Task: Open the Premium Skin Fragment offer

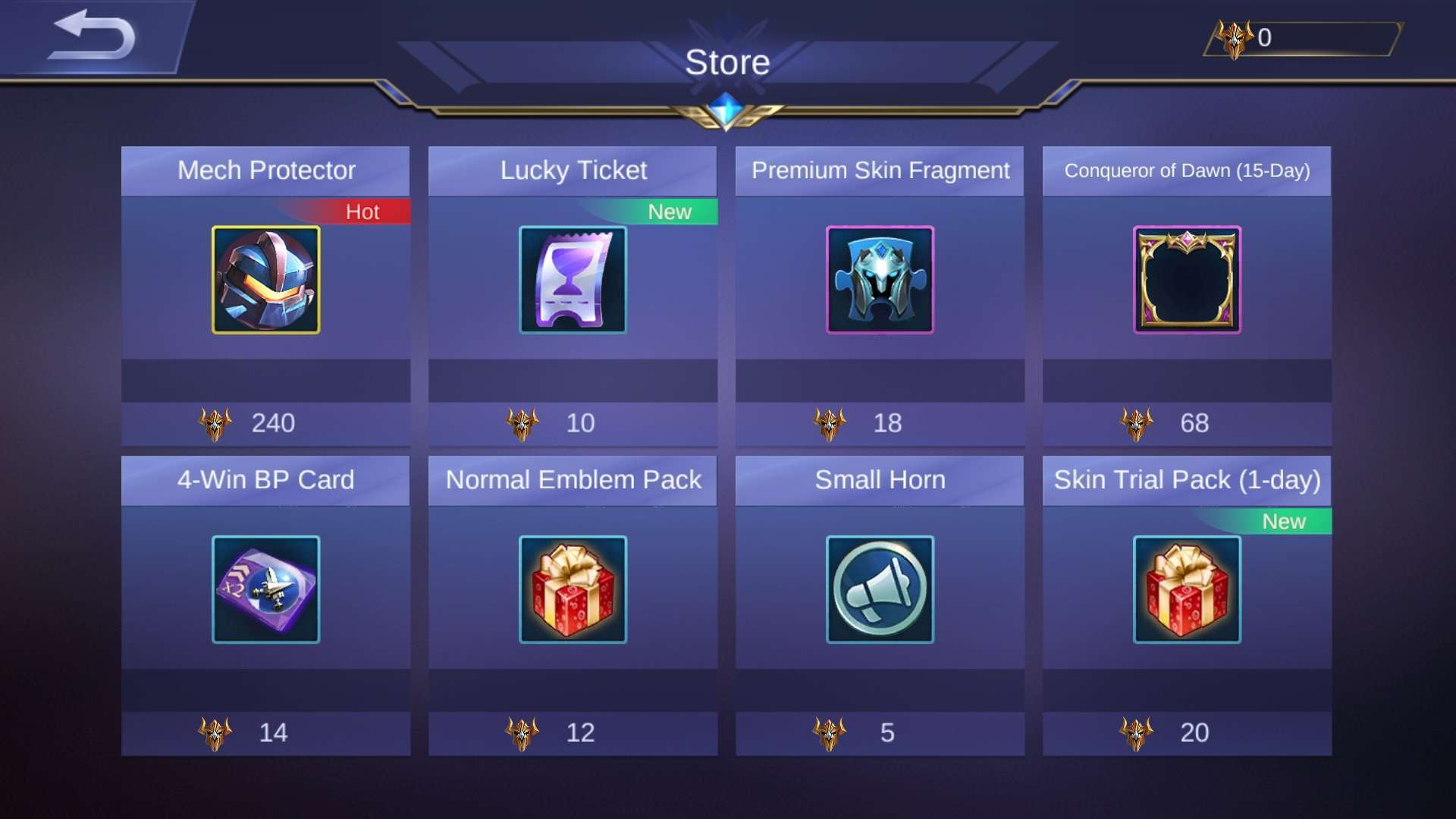Action: point(880,280)
